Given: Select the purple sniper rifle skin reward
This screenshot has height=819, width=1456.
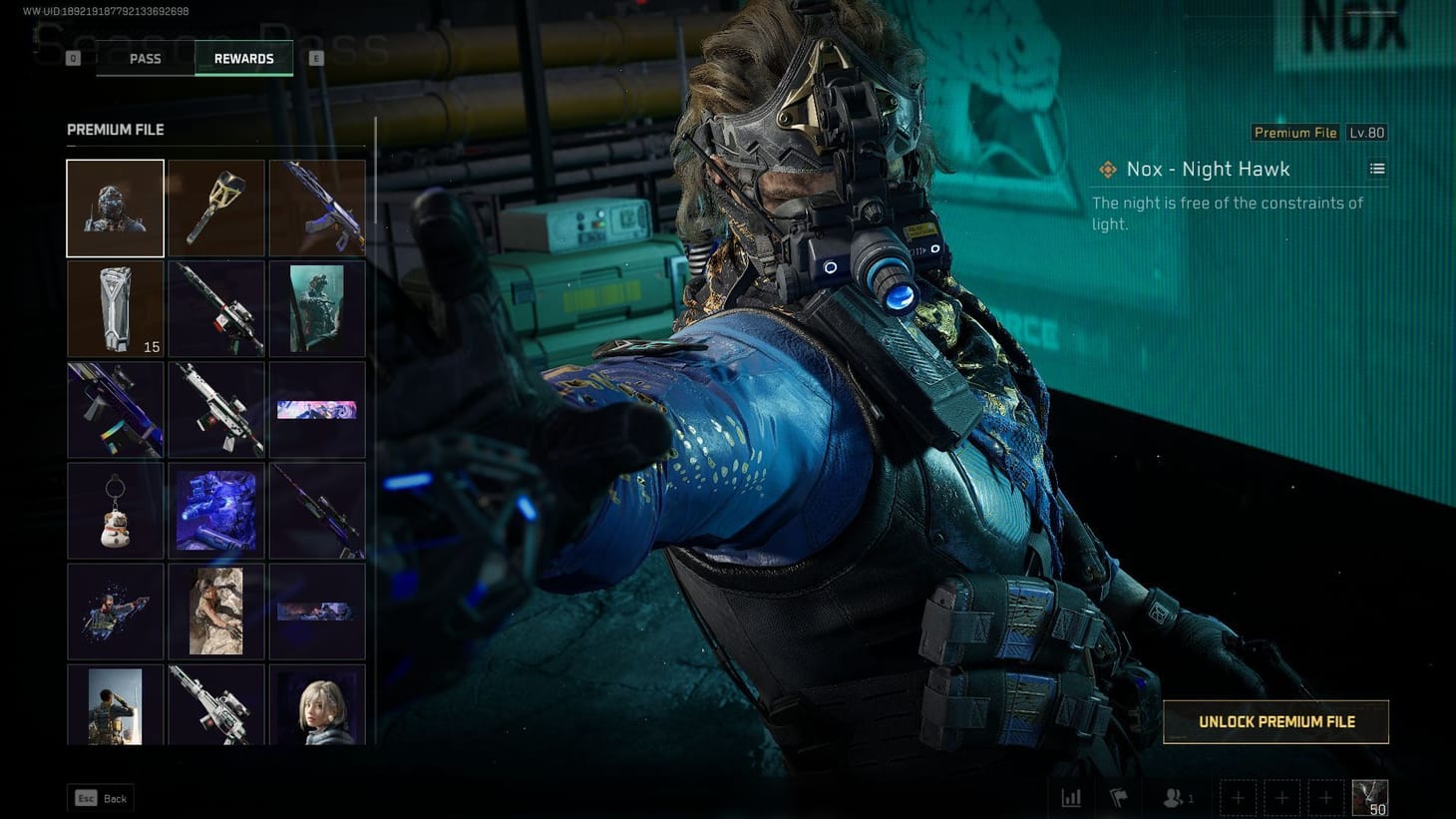Looking at the screenshot, I should (317, 511).
